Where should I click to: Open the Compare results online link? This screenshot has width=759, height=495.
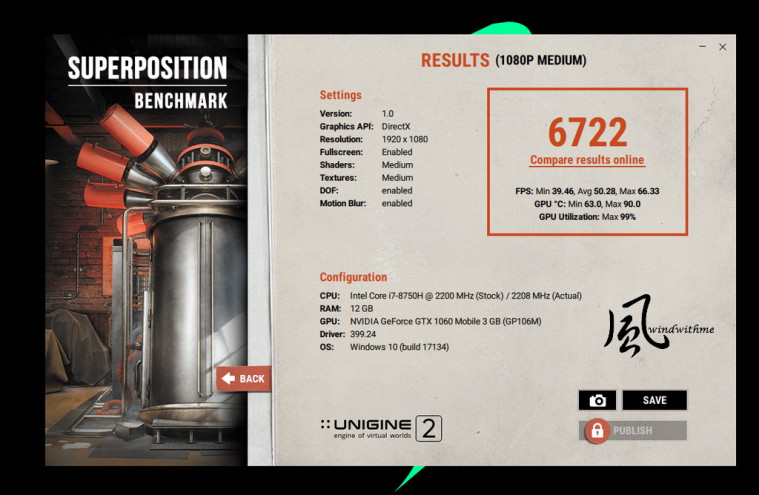(587, 160)
